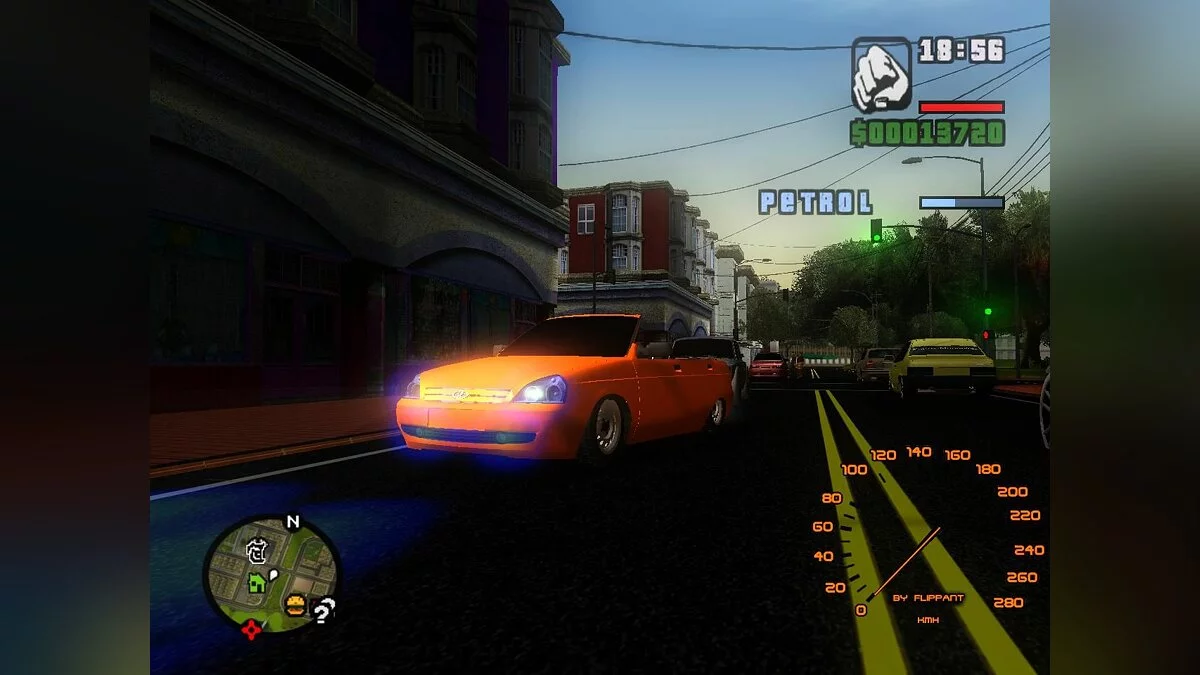The height and width of the screenshot is (675, 1200).
Task: Click the white outlined shop blip on radar
Action: (257, 549)
